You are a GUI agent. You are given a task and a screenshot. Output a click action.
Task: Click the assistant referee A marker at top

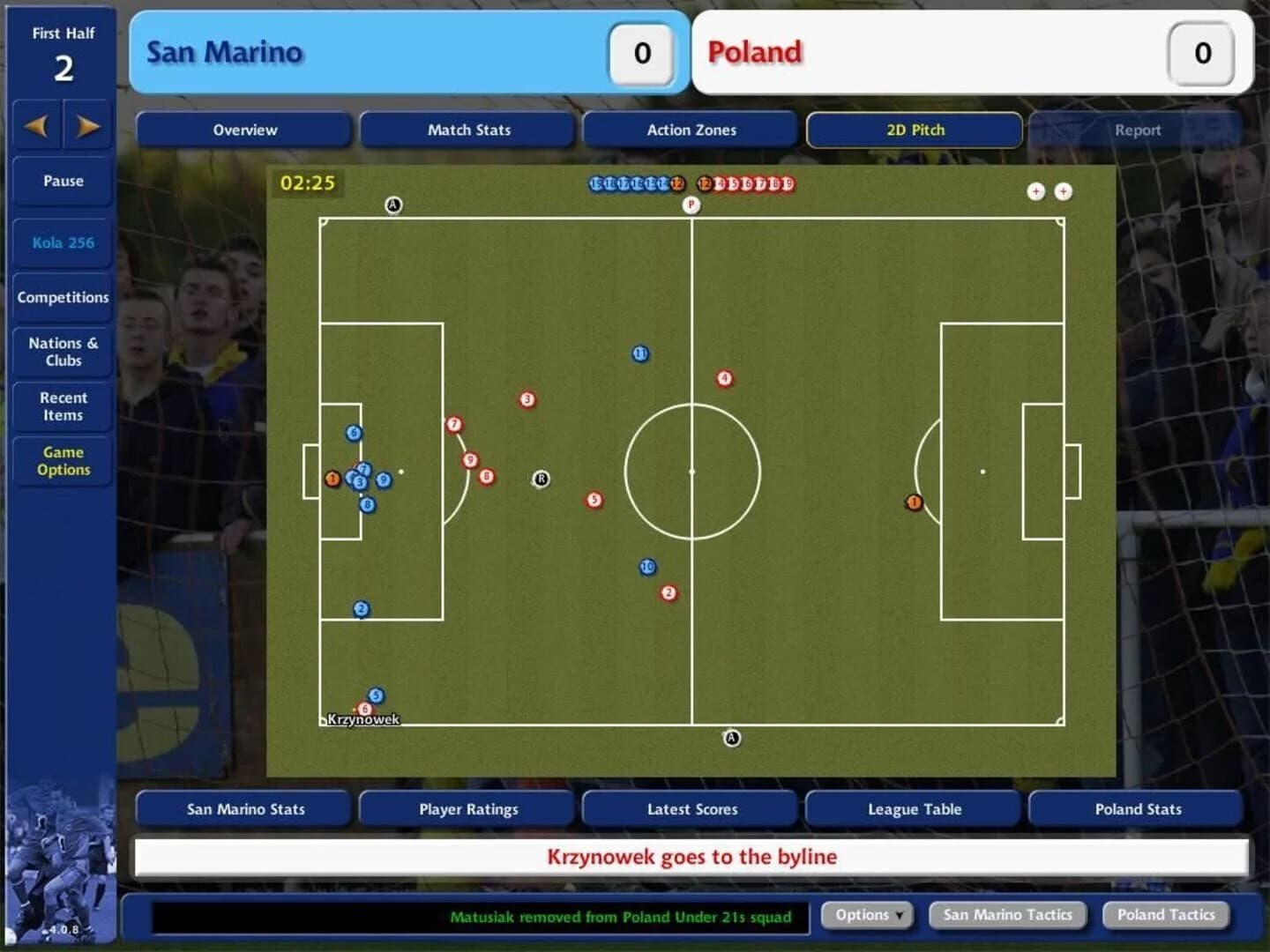[394, 205]
